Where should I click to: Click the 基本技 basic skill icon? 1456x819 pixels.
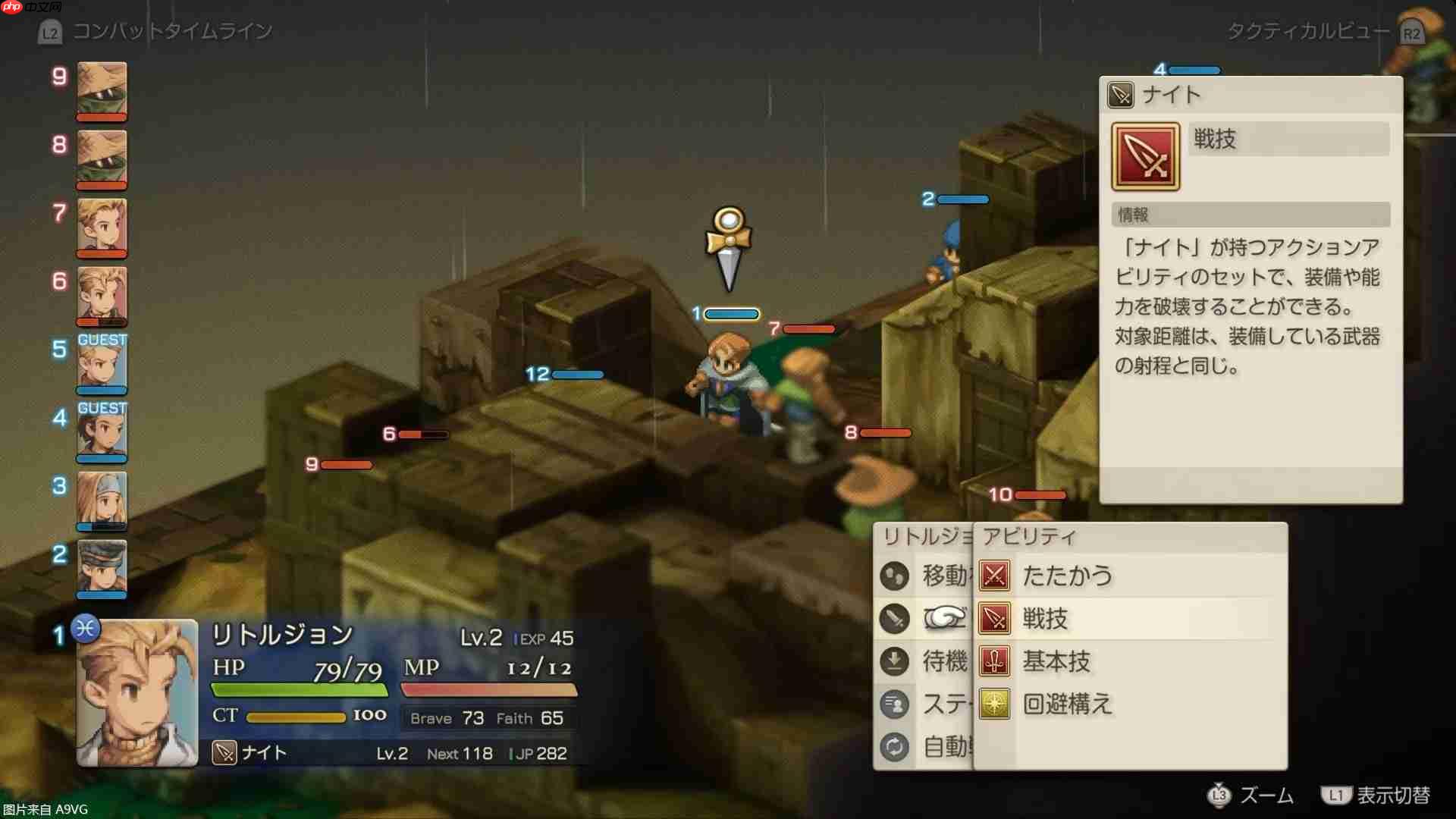[x=993, y=662]
